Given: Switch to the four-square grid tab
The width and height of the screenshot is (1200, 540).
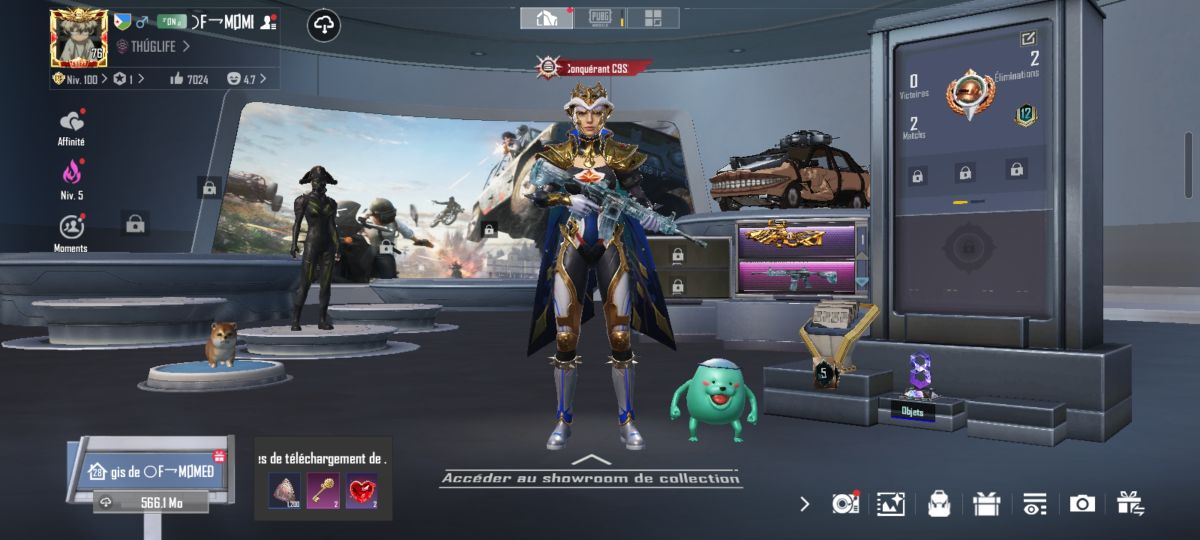Looking at the screenshot, I should click(653, 18).
